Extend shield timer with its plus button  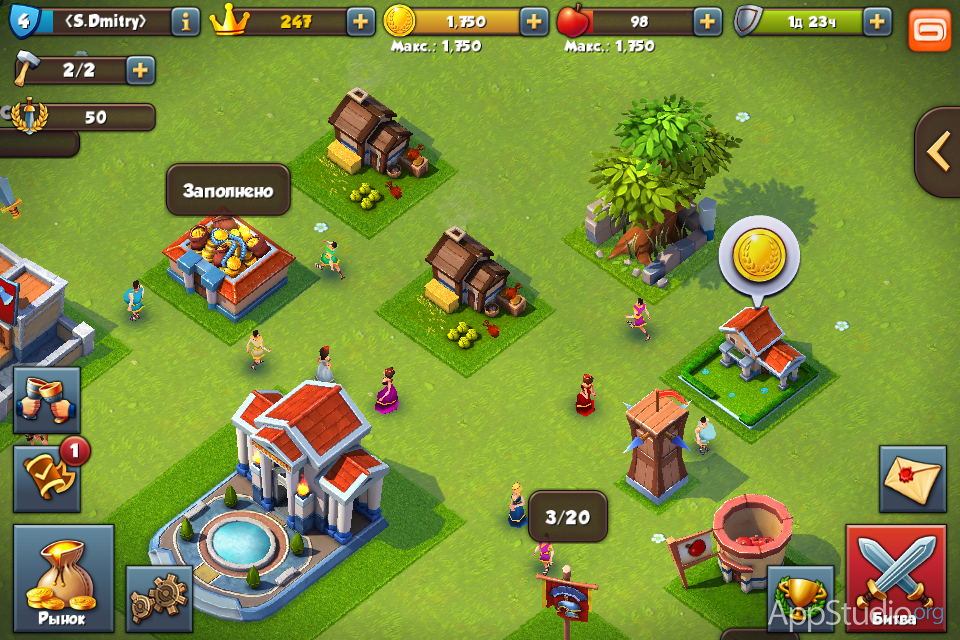pyautogui.click(x=877, y=20)
